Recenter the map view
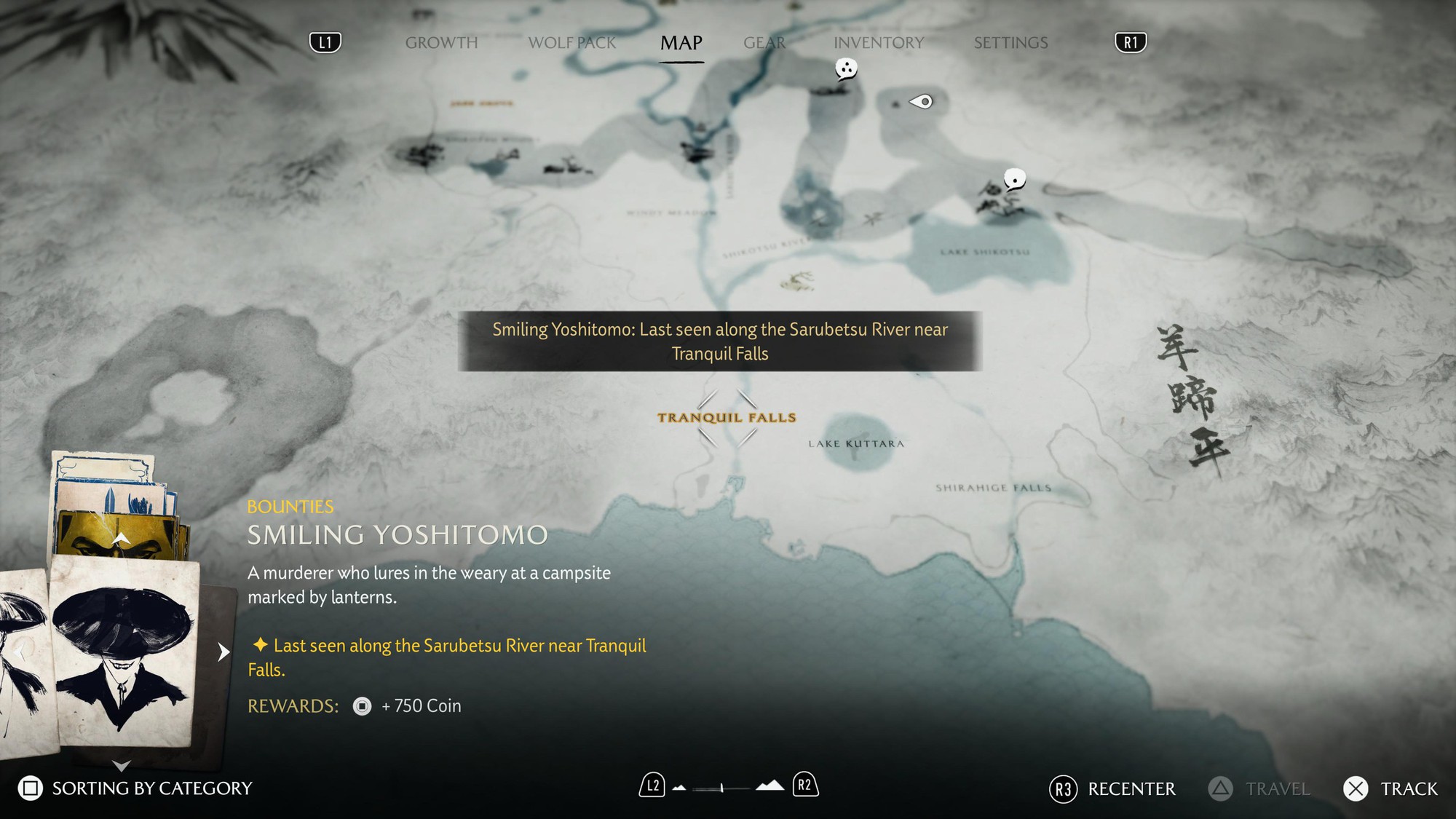Viewport: 1456px width, 819px height. (1112, 789)
